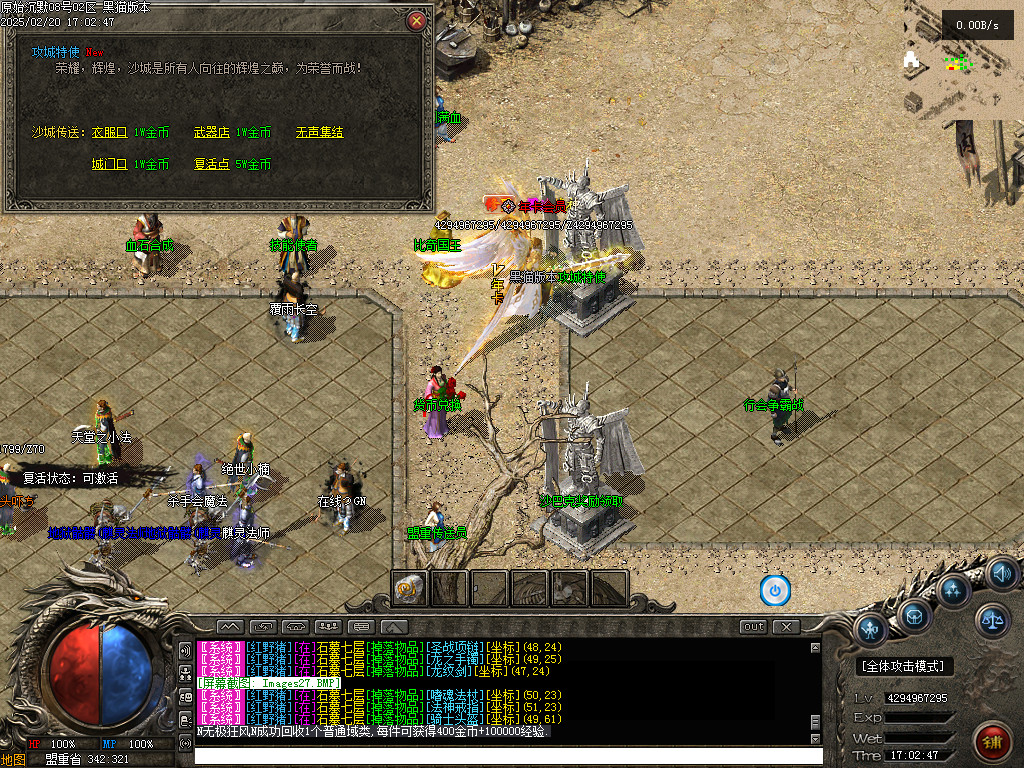The width and height of the screenshot is (1024, 768).
Task: Click the 无声集结 link
Action: [319, 132]
